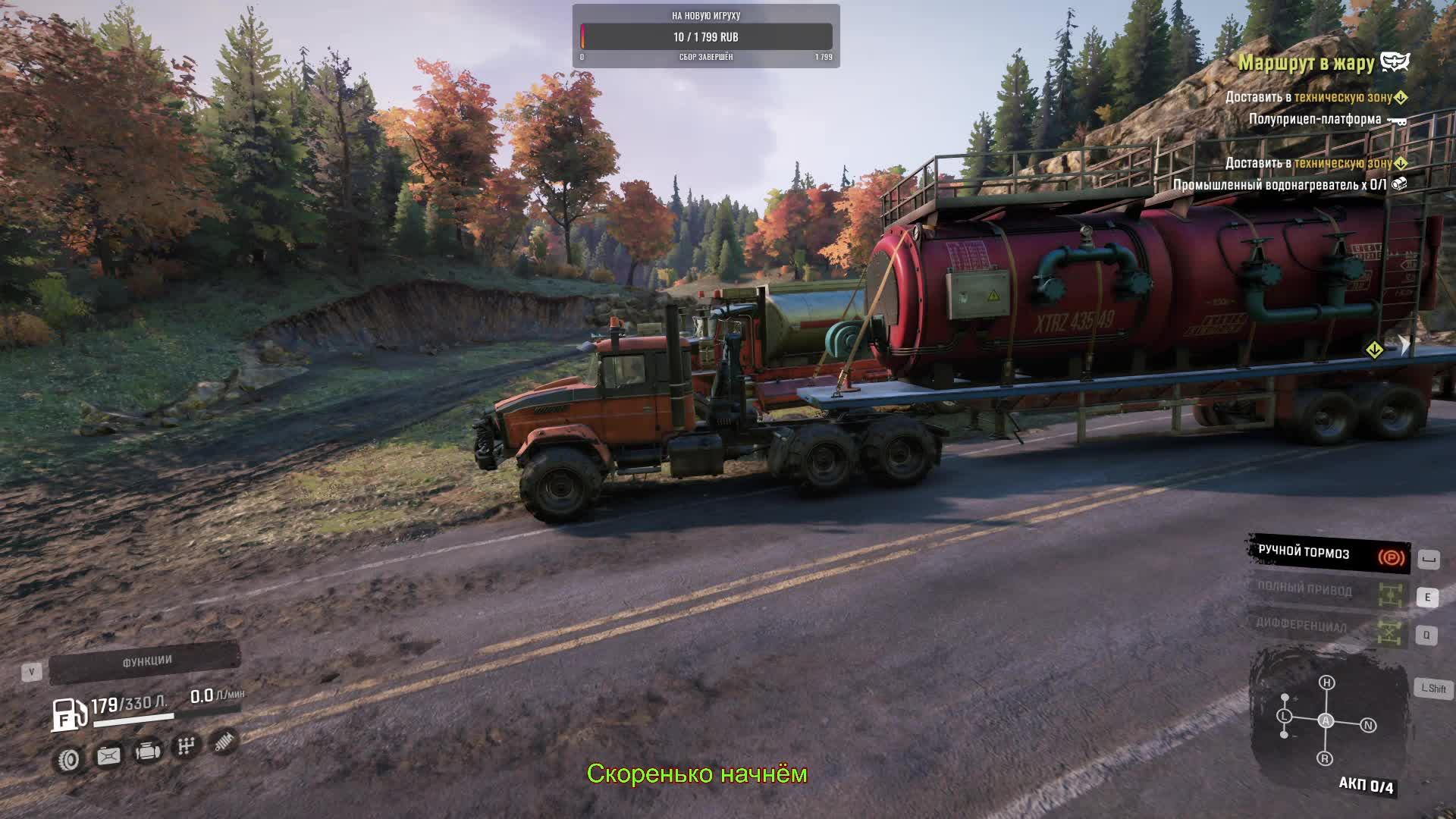The height and width of the screenshot is (819, 1456).
Task: Engage the Дифференциал lock
Action: pyautogui.click(x=1329, y=626)
